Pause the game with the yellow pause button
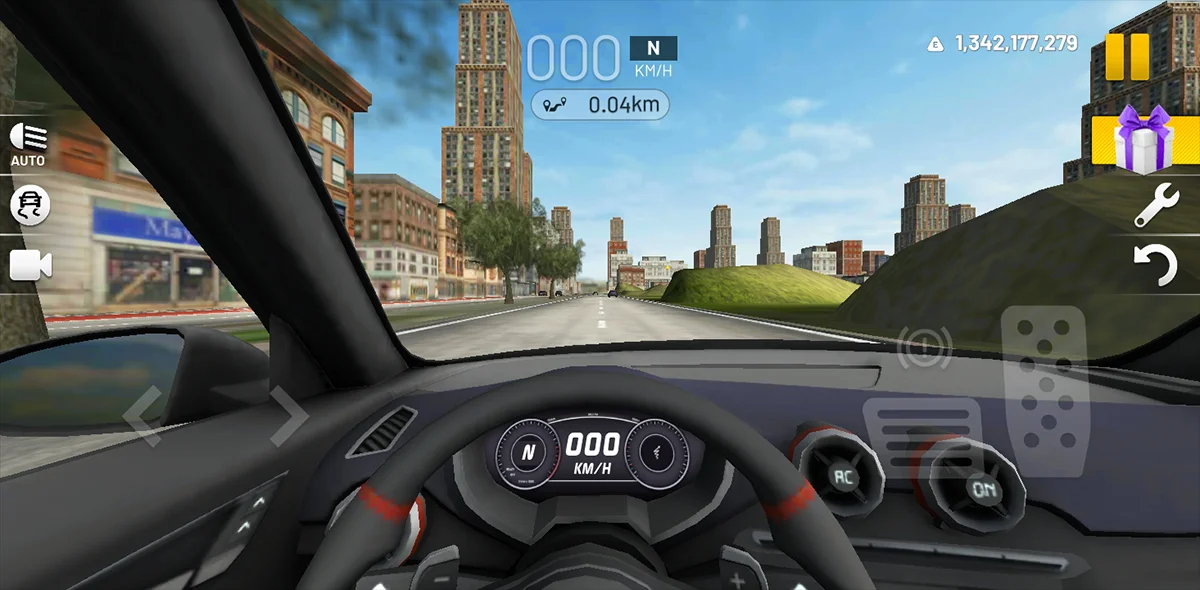The height and width of the screenshot is (590, 1200). [1127, 56]
